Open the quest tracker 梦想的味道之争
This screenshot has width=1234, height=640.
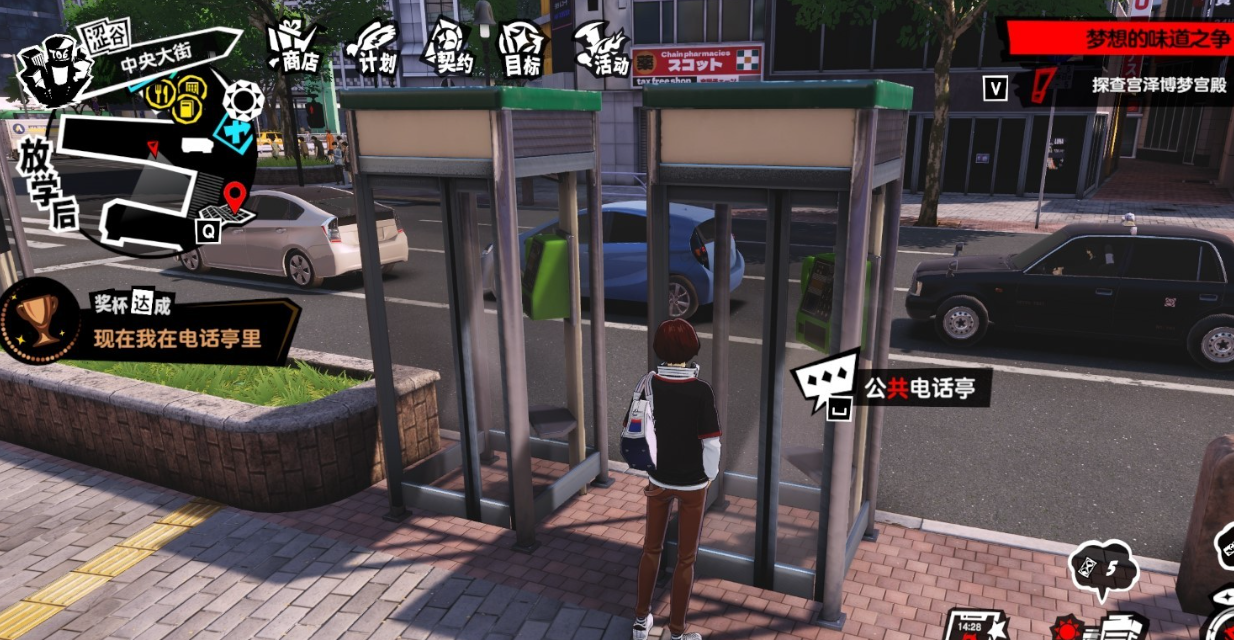coord(1120,39)
